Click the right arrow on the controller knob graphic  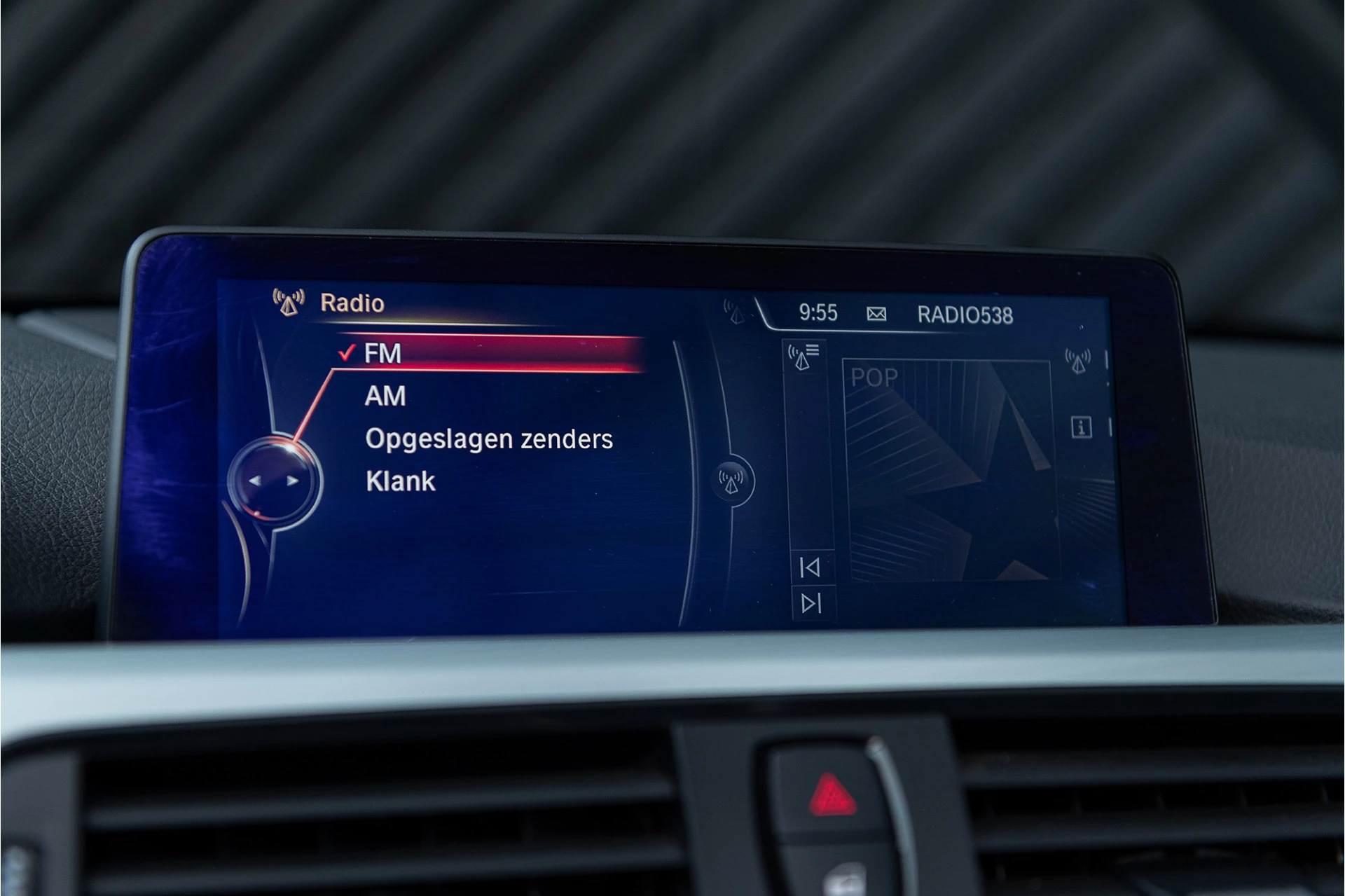pos(292,481)
